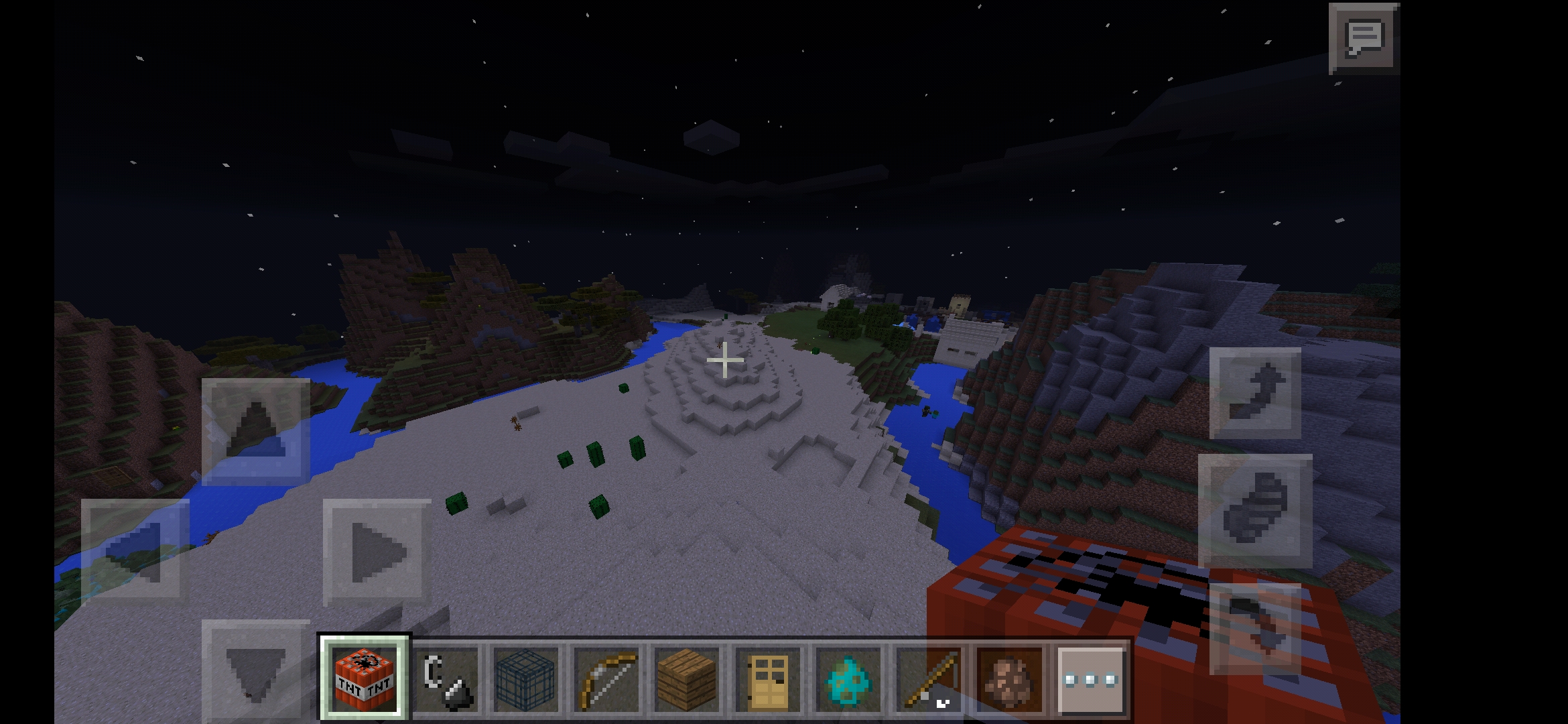This screenshot has width=1568, height=724.
Task: Tap the fly up arrow button
Action: click(x=1255, y=393)
